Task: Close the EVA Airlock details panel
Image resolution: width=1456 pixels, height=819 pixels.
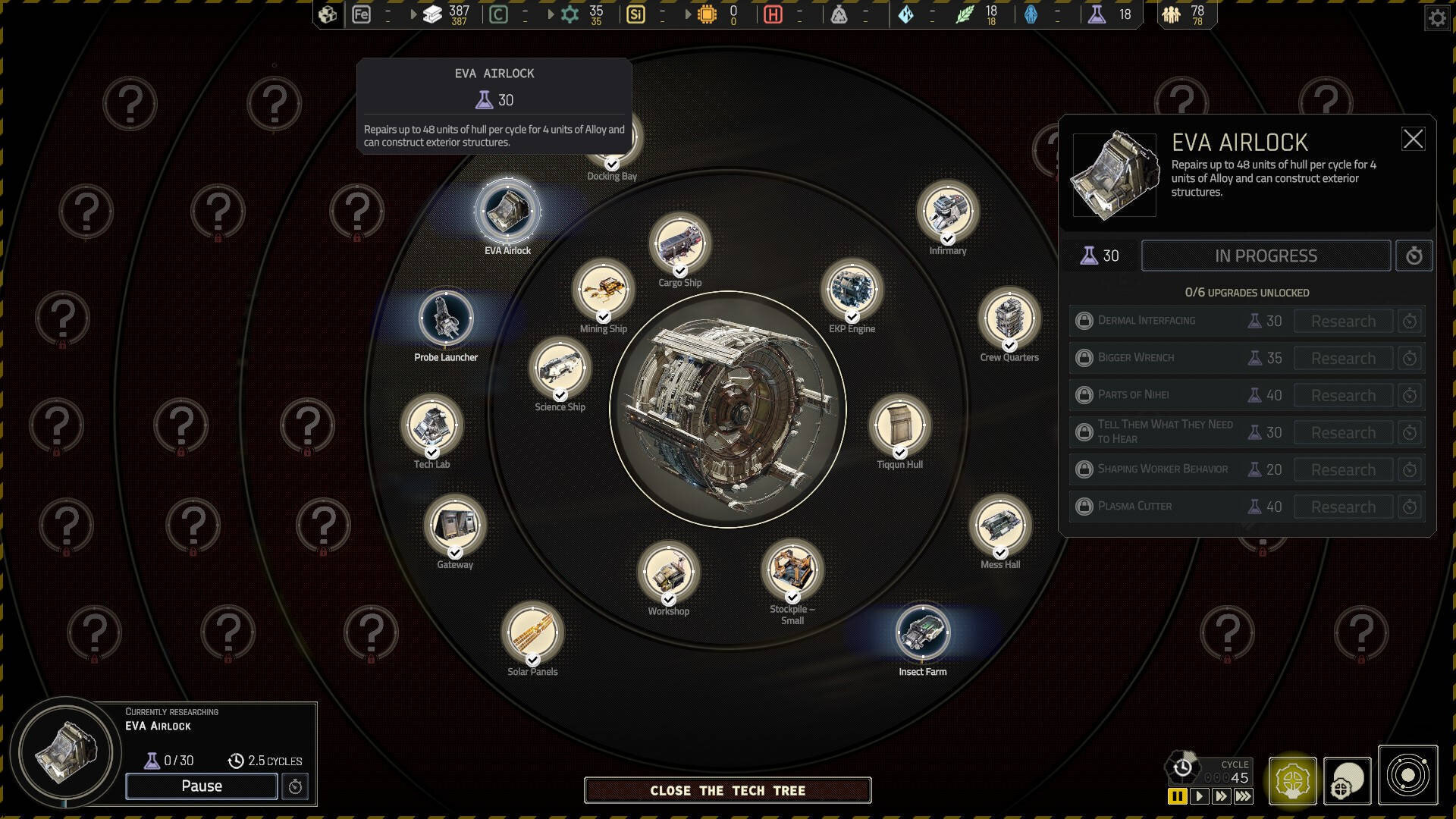Action: (1413, 139)
